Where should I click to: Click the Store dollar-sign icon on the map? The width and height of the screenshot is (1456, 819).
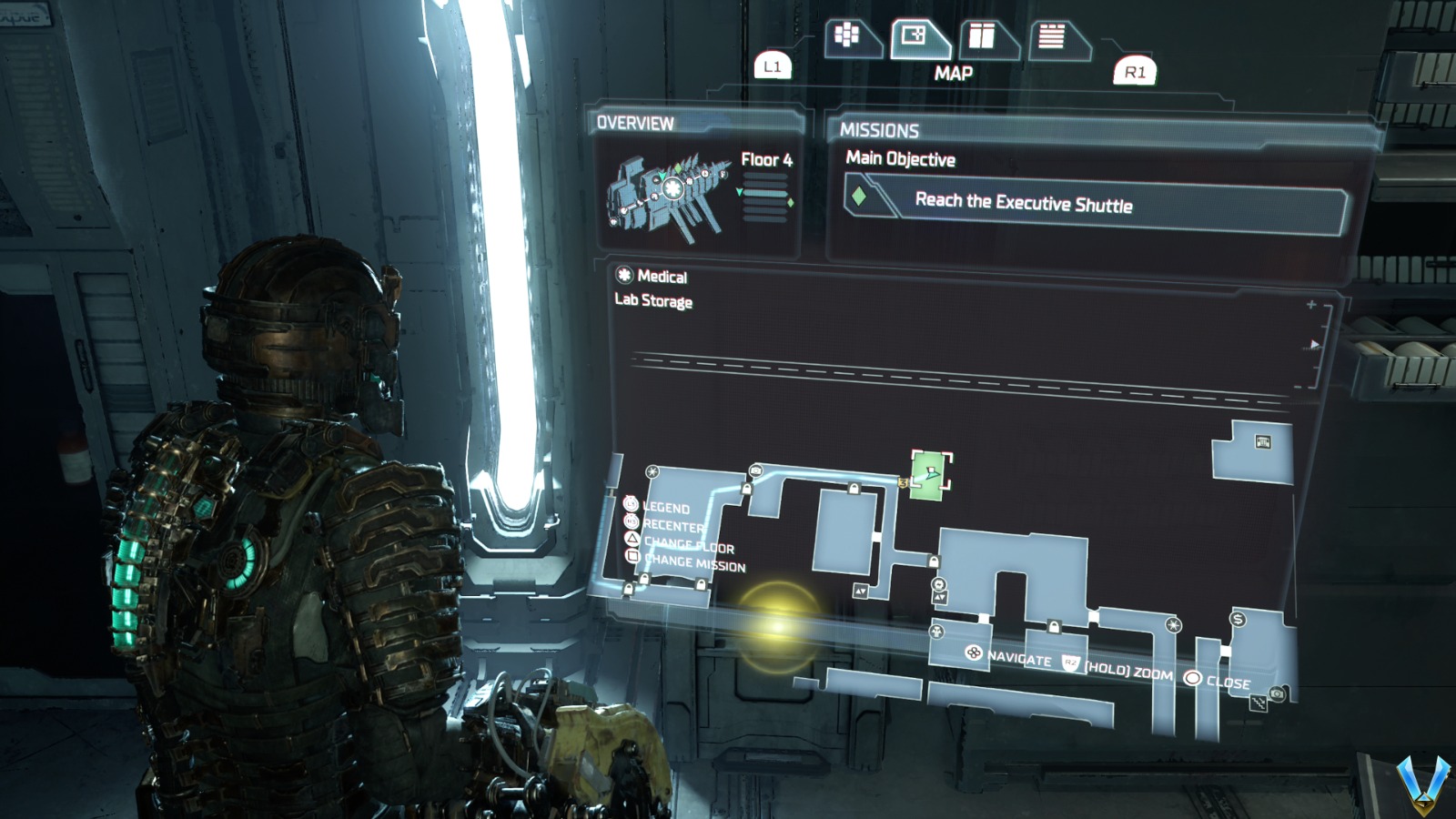tap(1237, 620)
